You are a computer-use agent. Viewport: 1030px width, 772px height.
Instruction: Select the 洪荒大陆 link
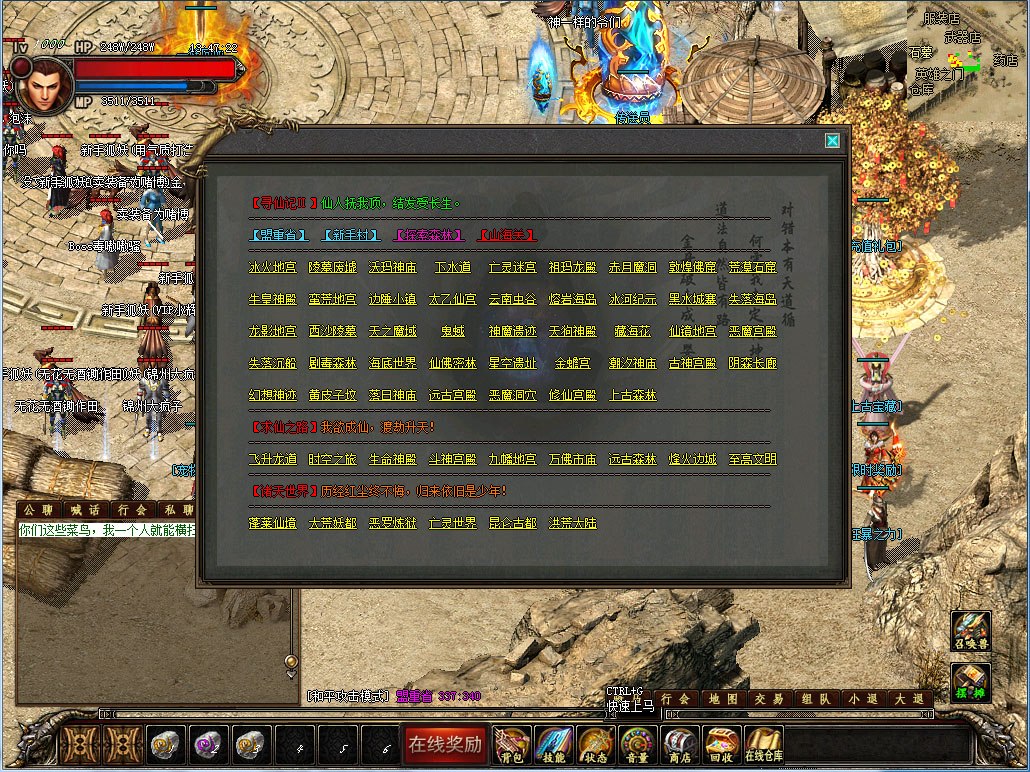pos(573,523)
